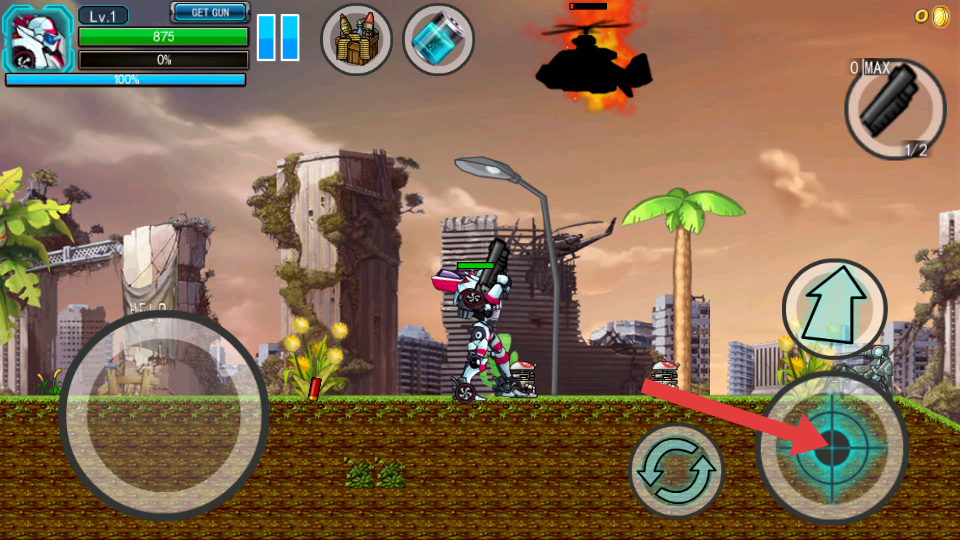This screenshot has width=960, height=540.
Task: Open the ammo crate supply icon
Action: 356,40
